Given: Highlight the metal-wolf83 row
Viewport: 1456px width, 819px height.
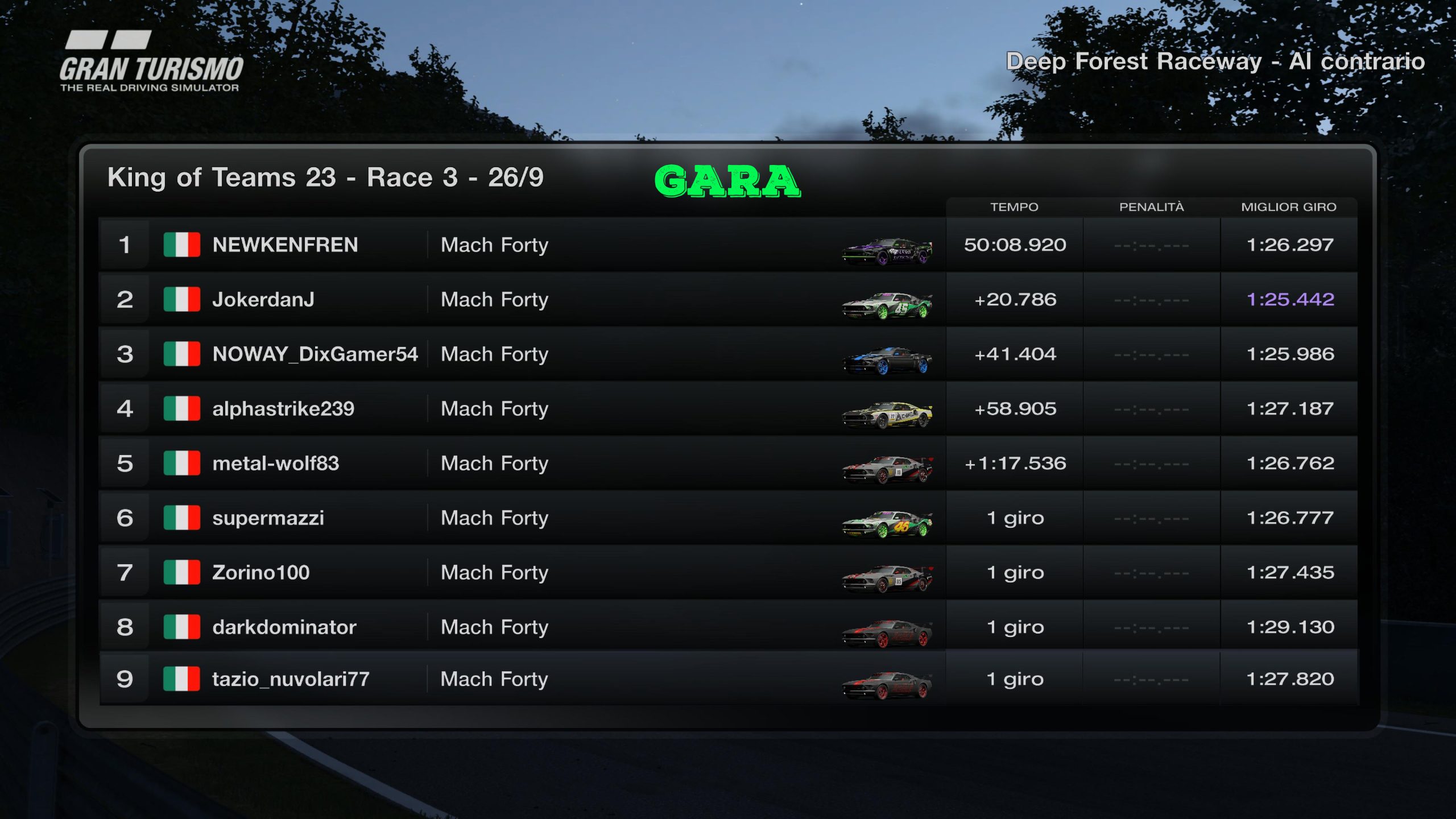Looking at the screenshot, I should pos(275,463).
